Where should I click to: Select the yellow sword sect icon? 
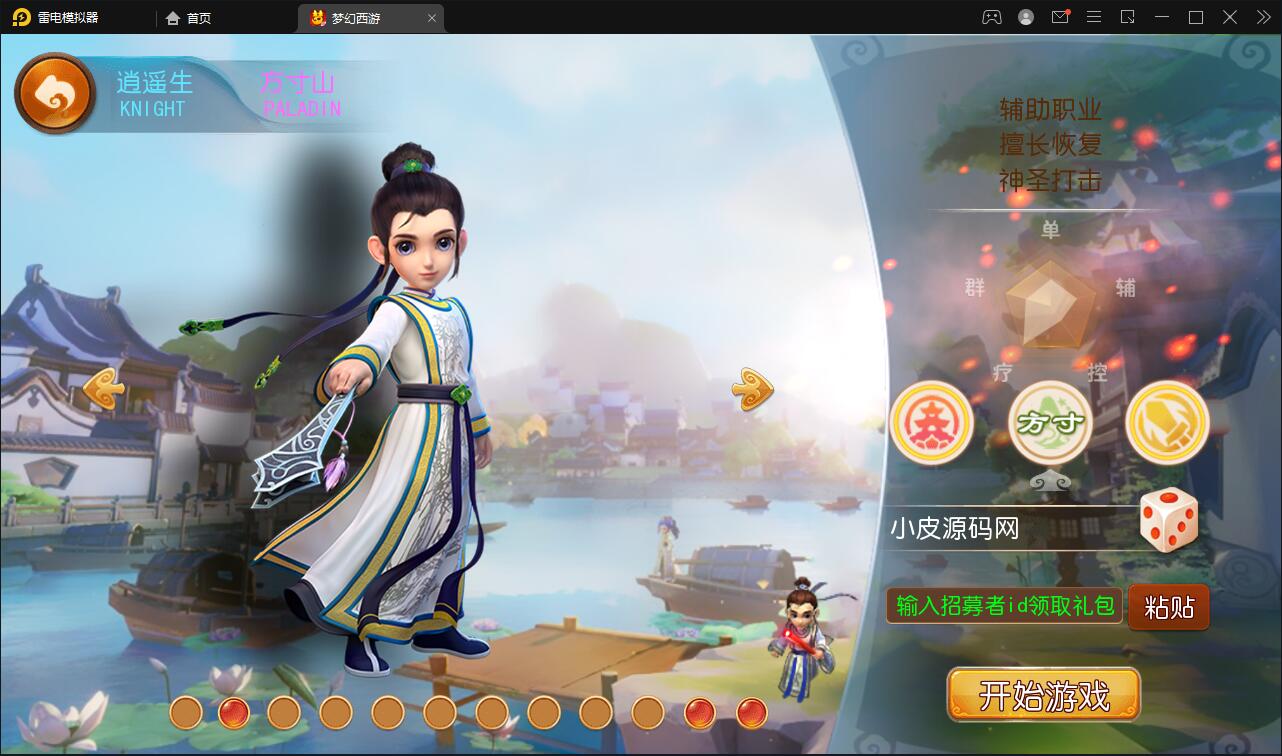click(1167, 422)
